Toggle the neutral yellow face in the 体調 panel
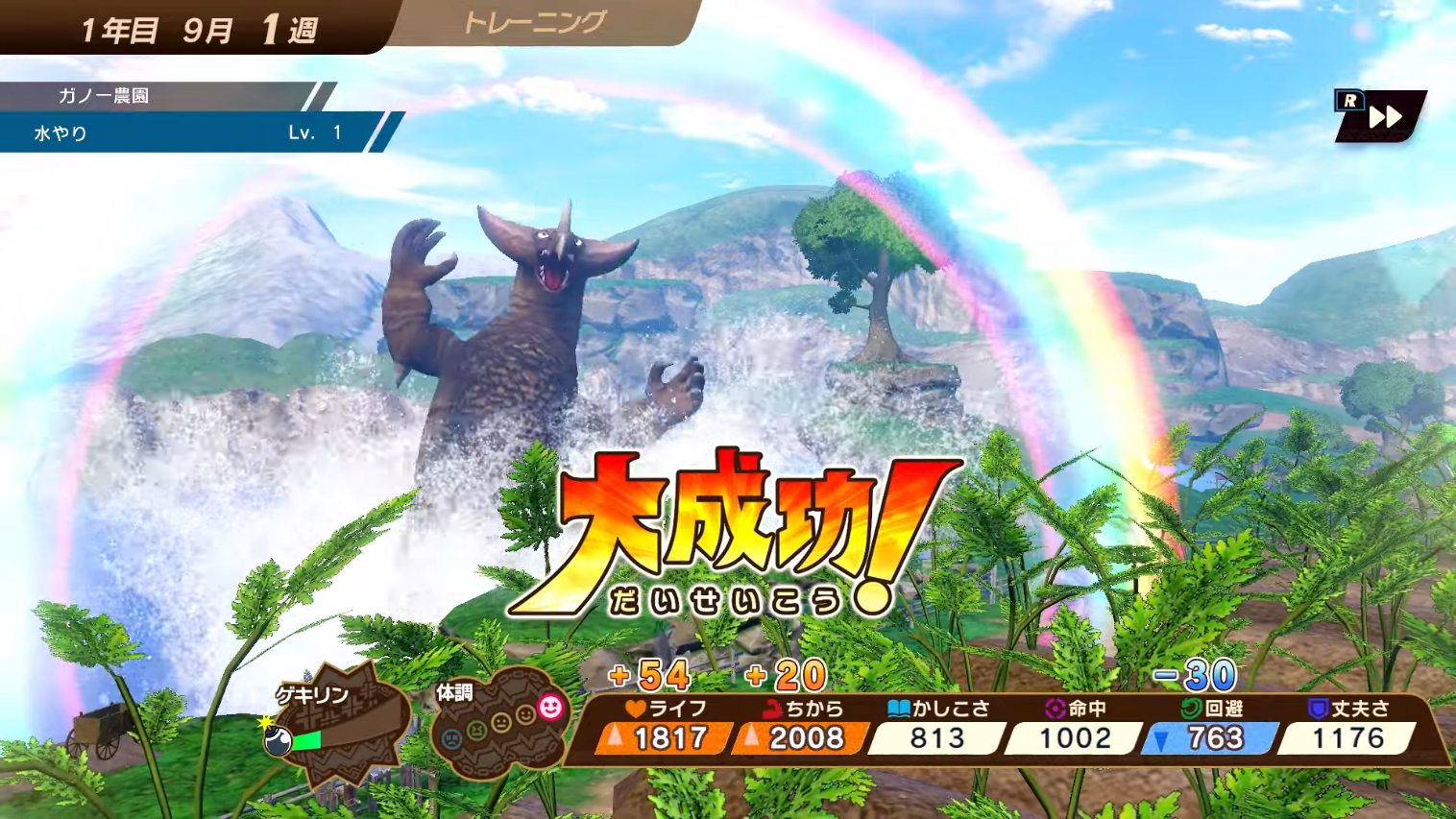The image size is (1456, 819). 500,721
